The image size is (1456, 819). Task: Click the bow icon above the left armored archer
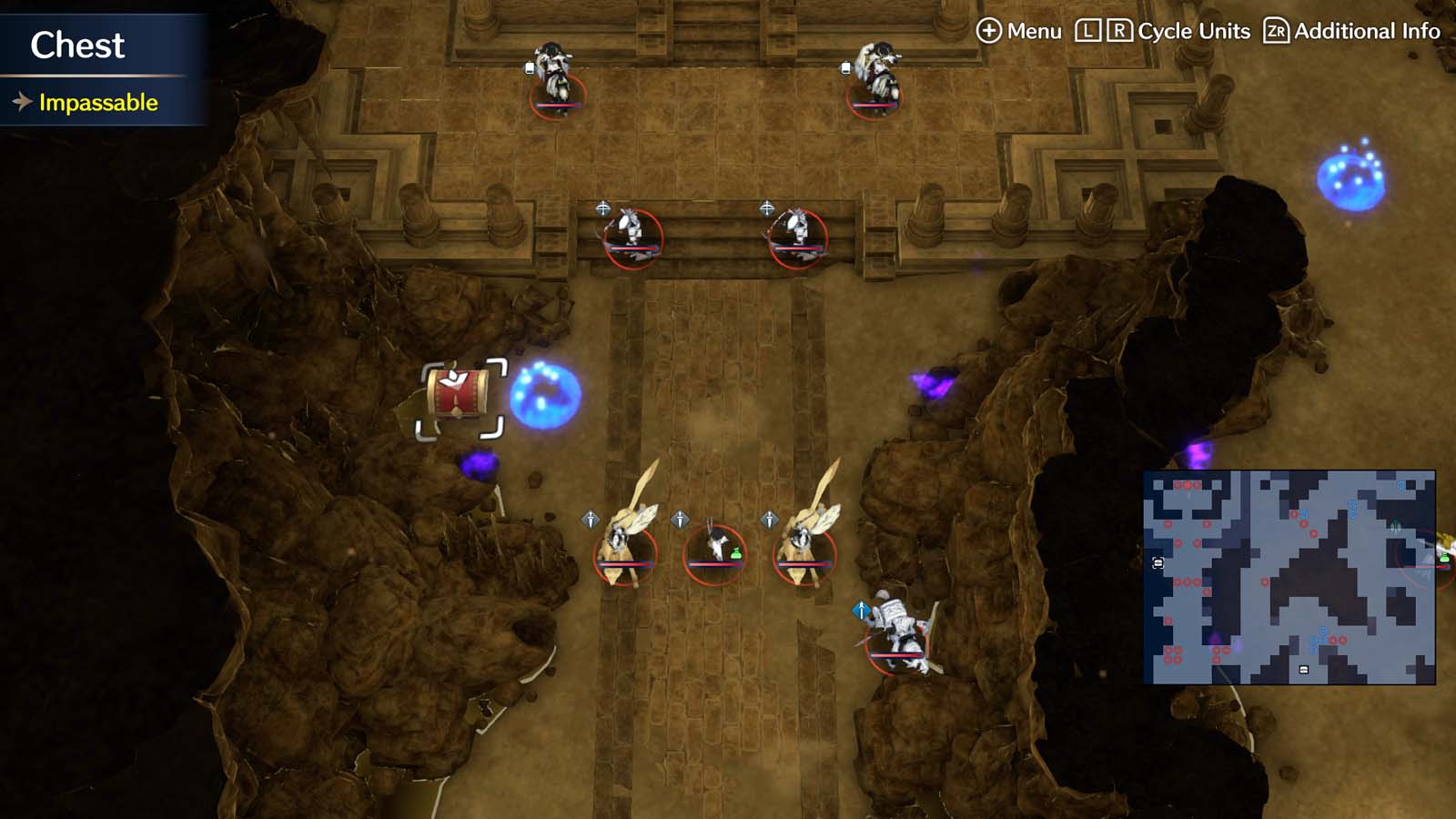[x=603, y=207]
